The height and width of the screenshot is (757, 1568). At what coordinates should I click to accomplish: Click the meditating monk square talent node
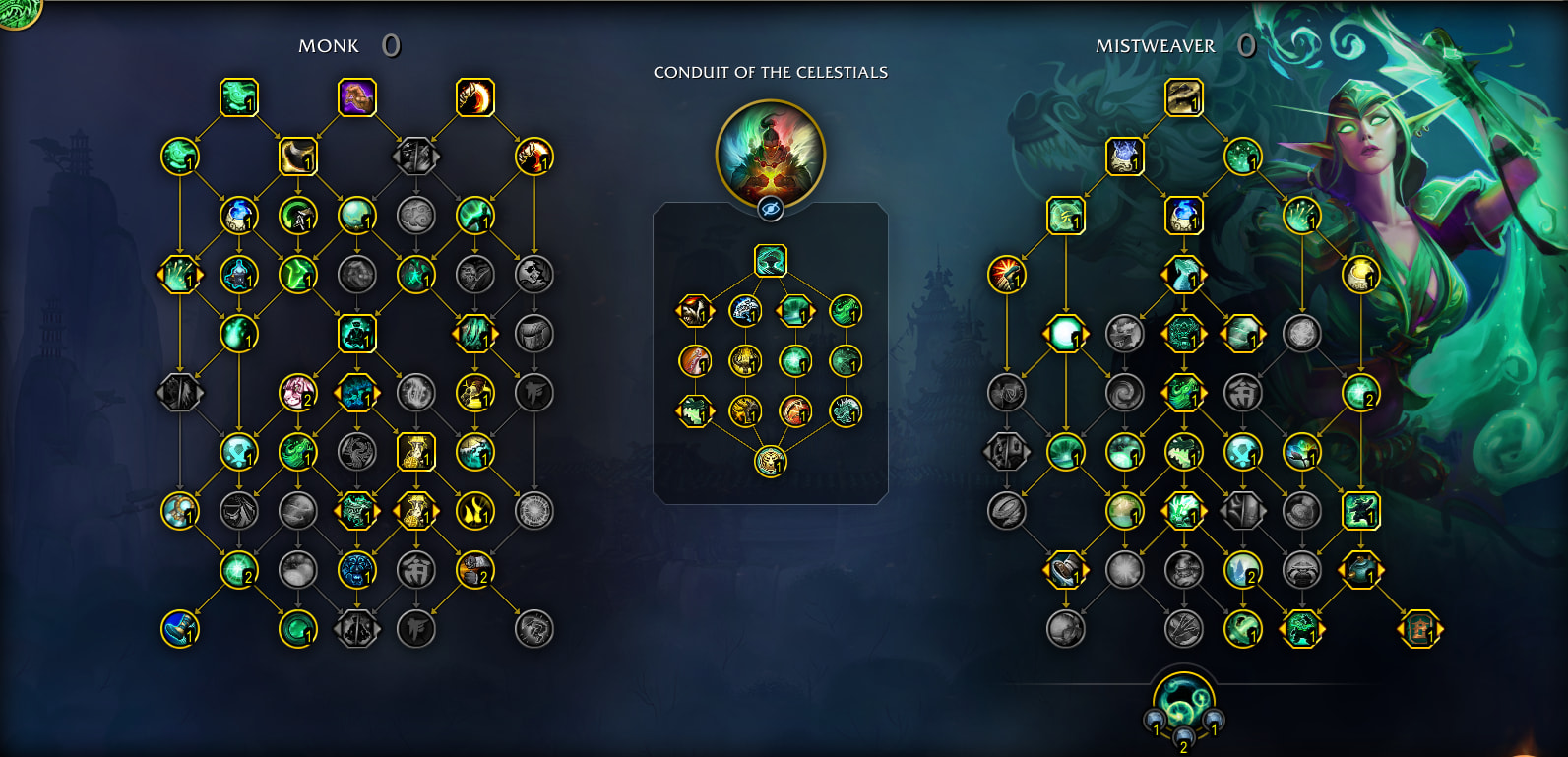356,333
